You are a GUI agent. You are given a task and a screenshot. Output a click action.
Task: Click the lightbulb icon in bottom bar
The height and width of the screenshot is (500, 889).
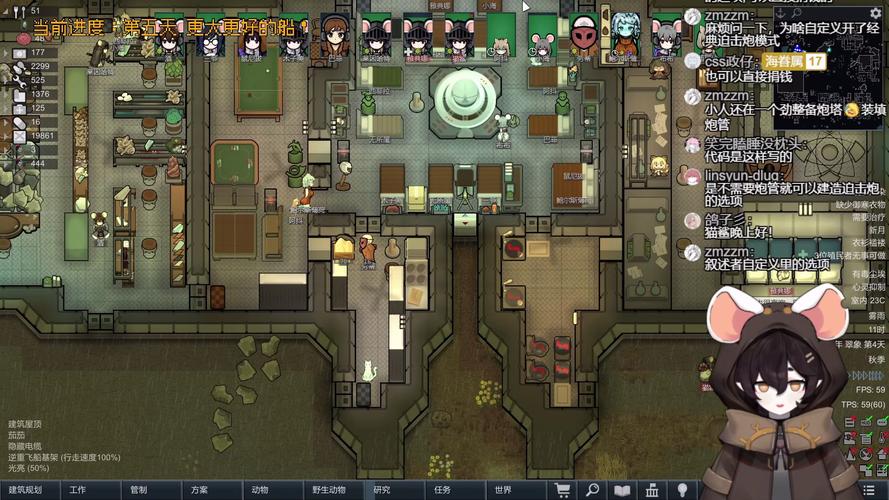point(682,490)
